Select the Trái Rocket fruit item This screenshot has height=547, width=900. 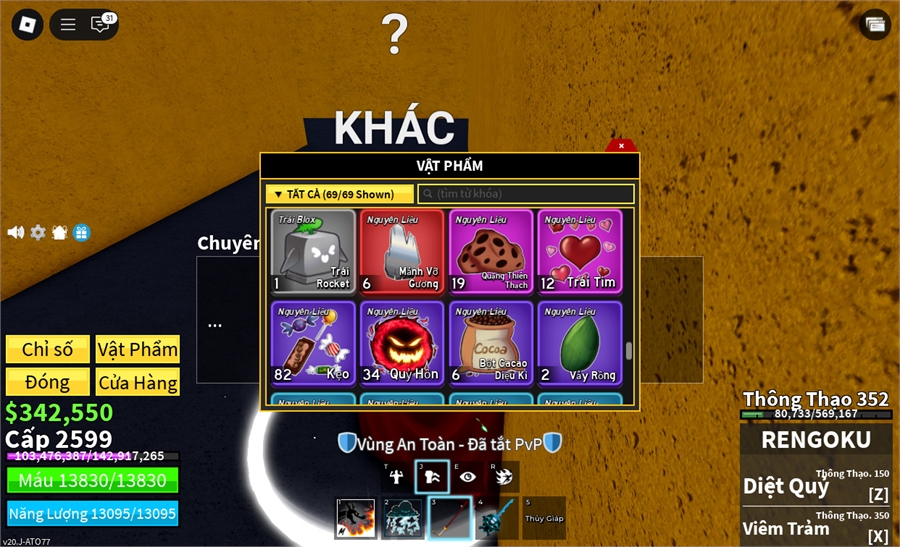[312, 251]
